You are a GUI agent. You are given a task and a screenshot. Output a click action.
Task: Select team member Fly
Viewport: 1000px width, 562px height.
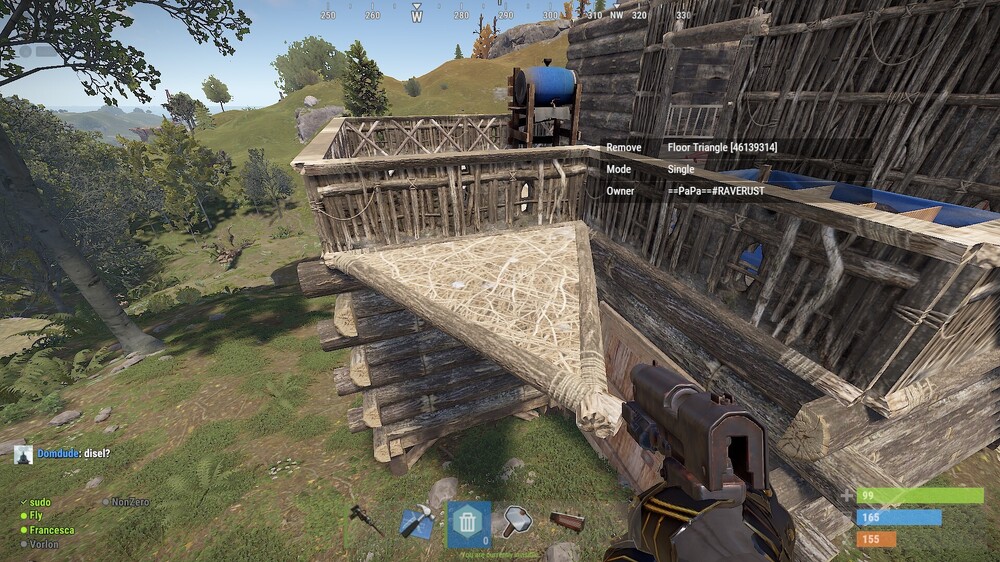pos(35,516)
